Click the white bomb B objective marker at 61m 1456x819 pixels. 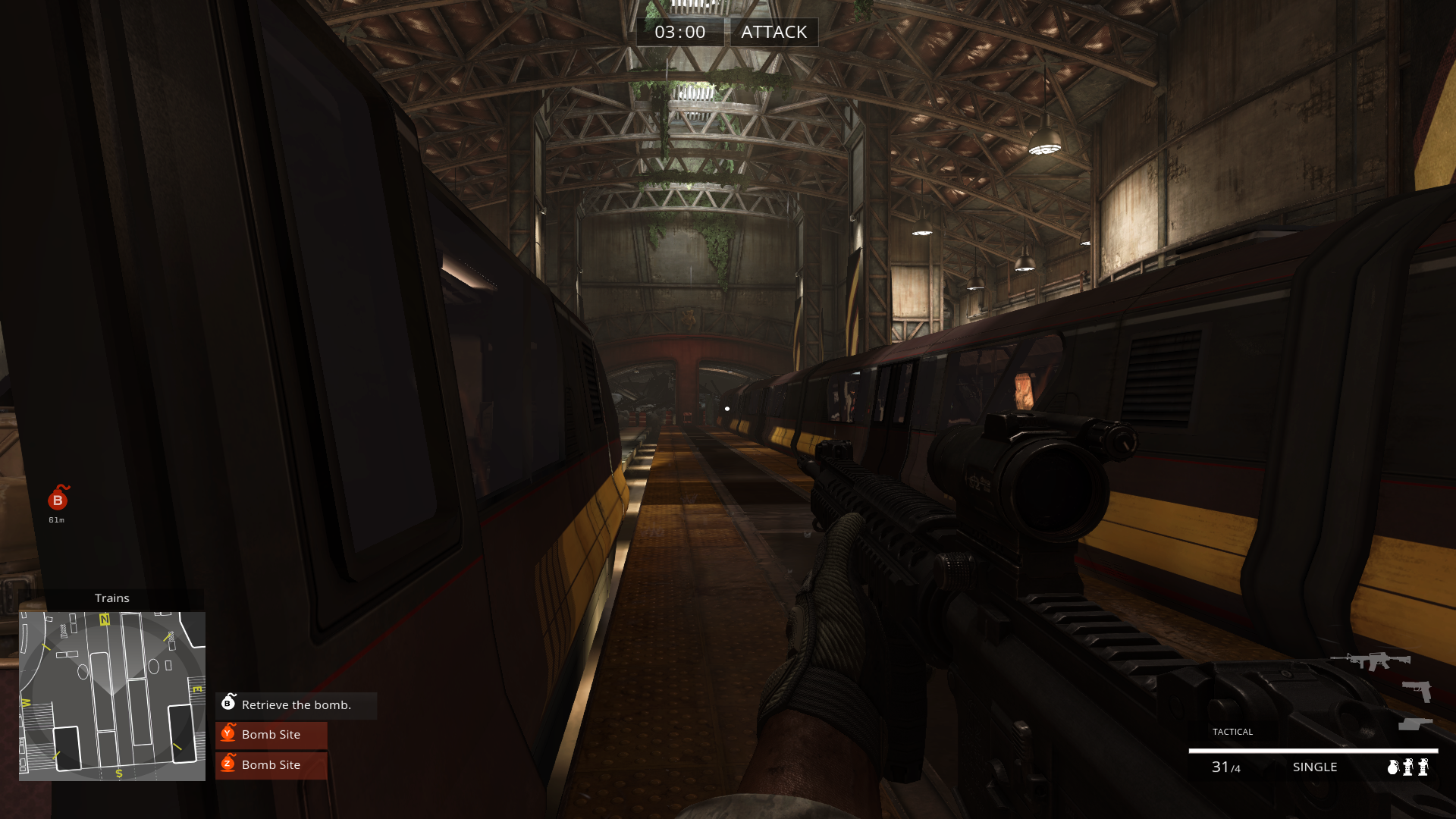pyautogui.click(x=58, y=500)
